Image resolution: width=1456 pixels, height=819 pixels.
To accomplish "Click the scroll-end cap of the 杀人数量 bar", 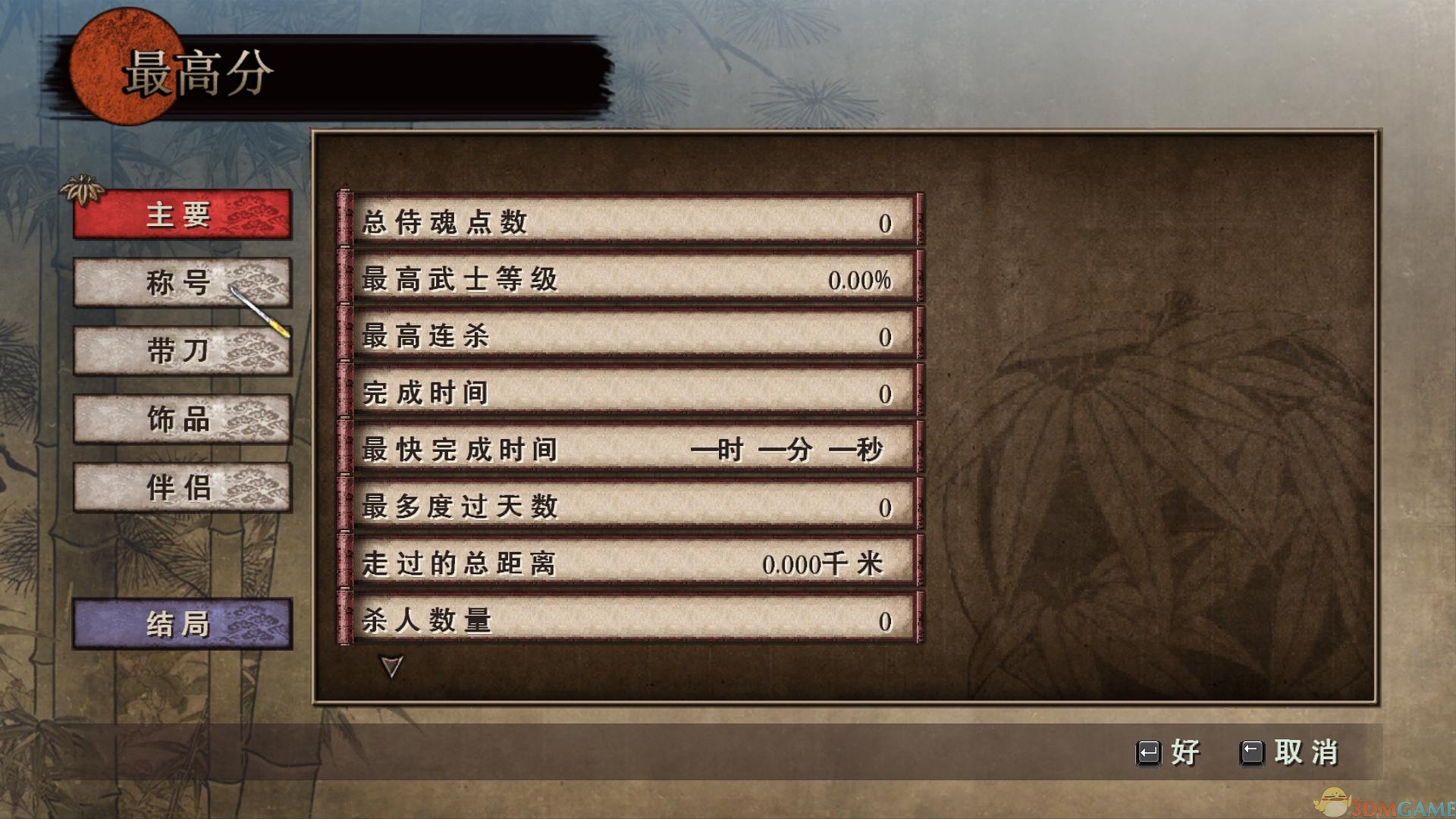I will point(345,617).
